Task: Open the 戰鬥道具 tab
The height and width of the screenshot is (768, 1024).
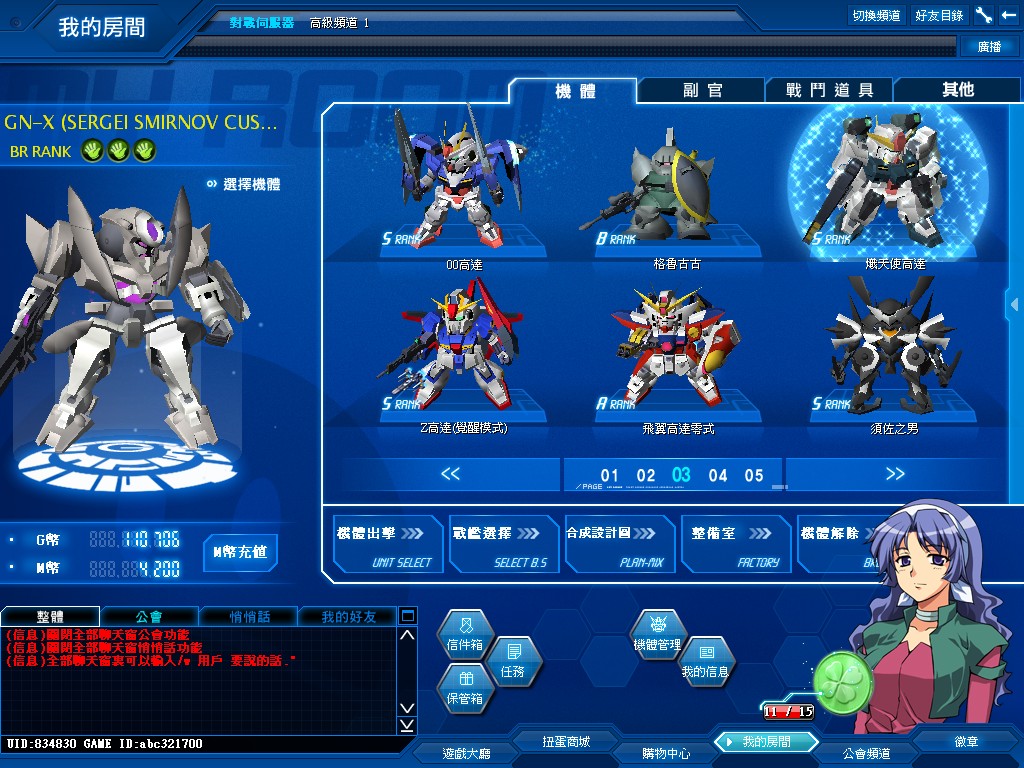Action: coord(829,90)
